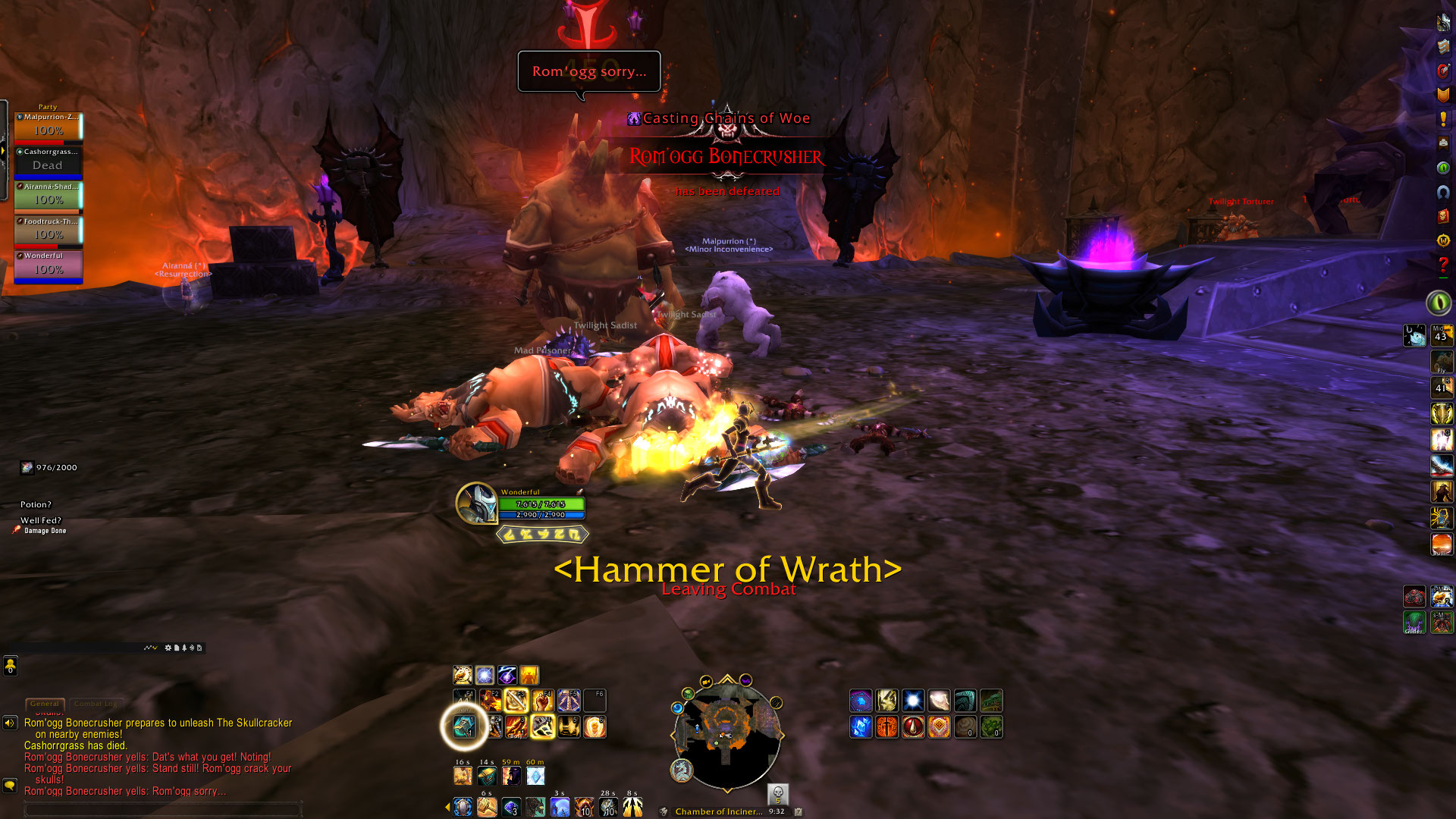Select Malpurrion's party frame

click(x=48, y=127)
